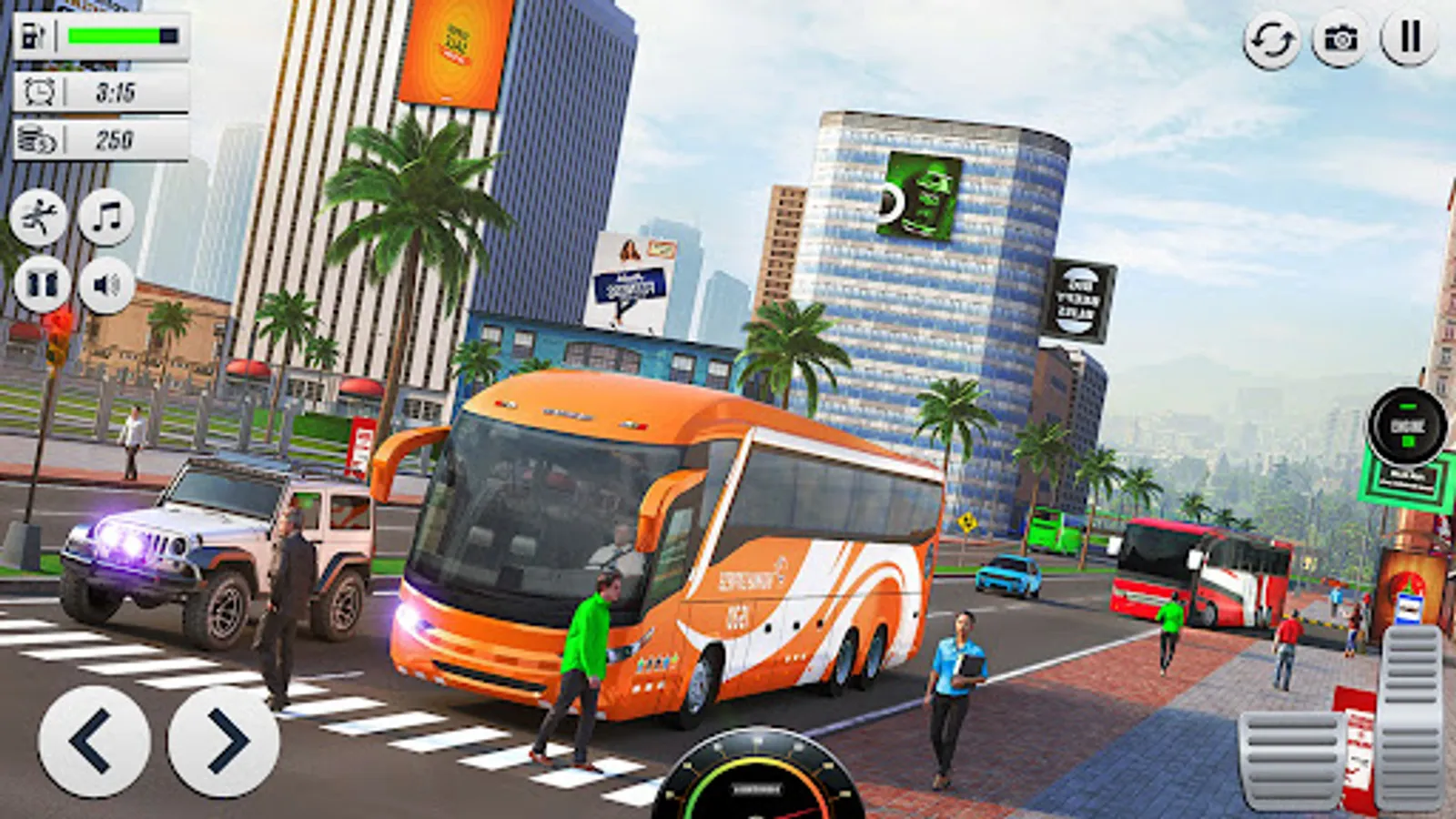
Task: Steer right with the right arrow
Action: (218, 743)
